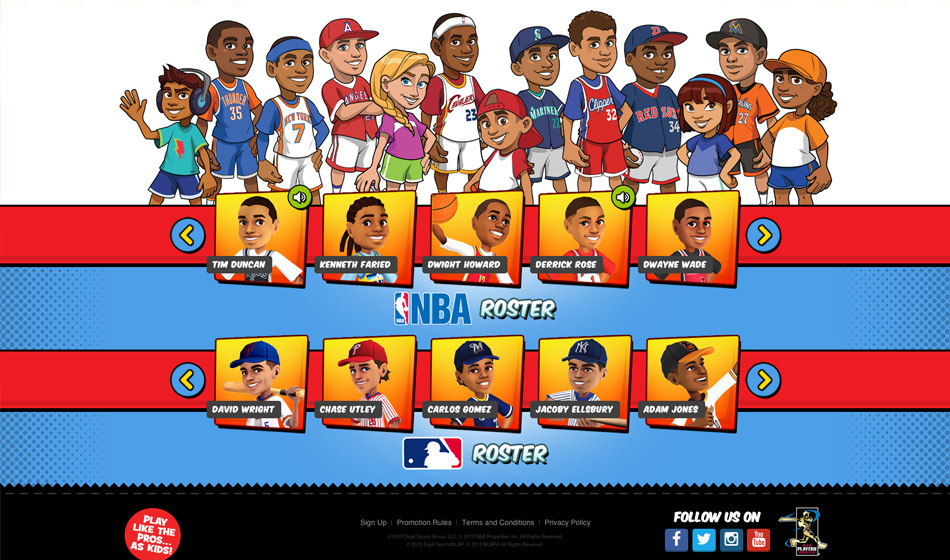This screenshot has height=560, width=950.
Task: Visit the Facebook page
Action: pyautogui.click(x=677, y=540)
